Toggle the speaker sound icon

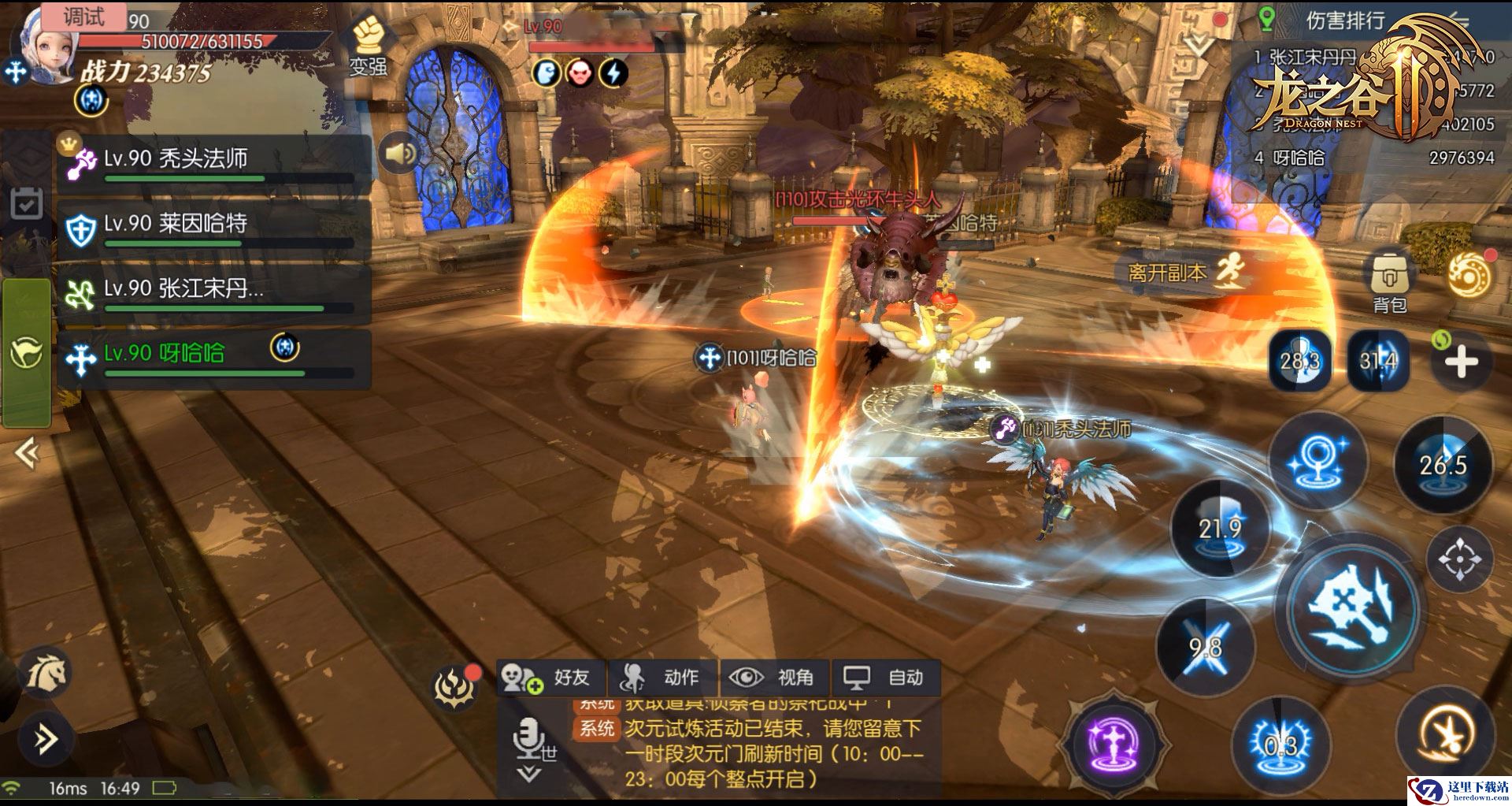(x=399, y=153)
